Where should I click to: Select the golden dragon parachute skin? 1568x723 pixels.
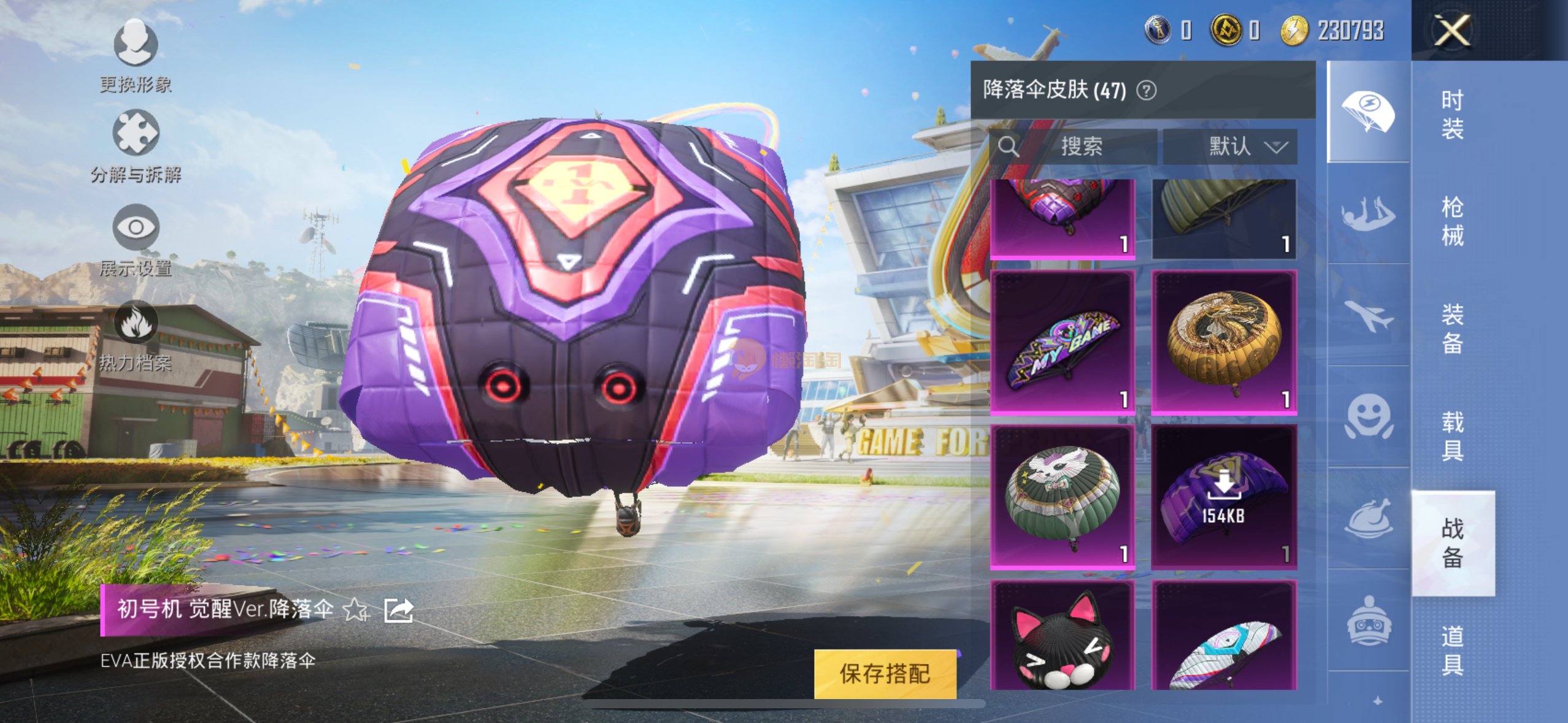[1224, 342]
